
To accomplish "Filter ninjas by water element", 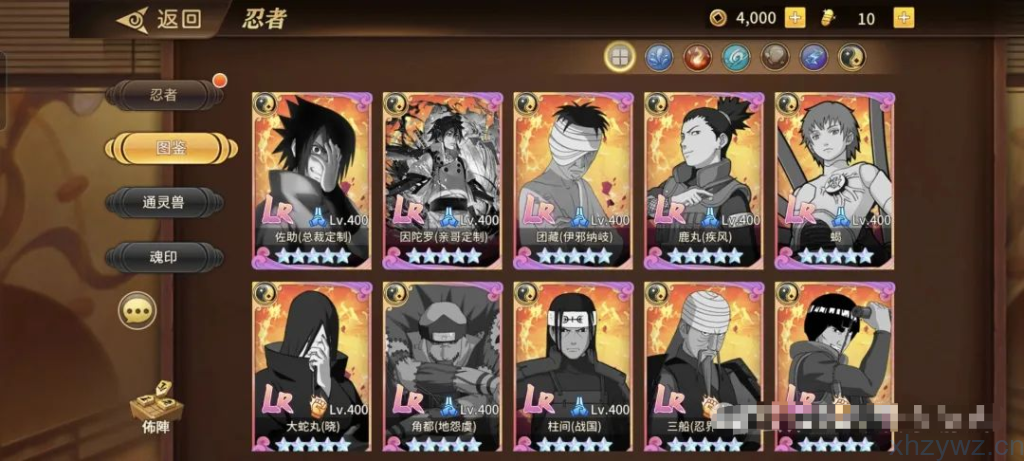I will 658,57.
